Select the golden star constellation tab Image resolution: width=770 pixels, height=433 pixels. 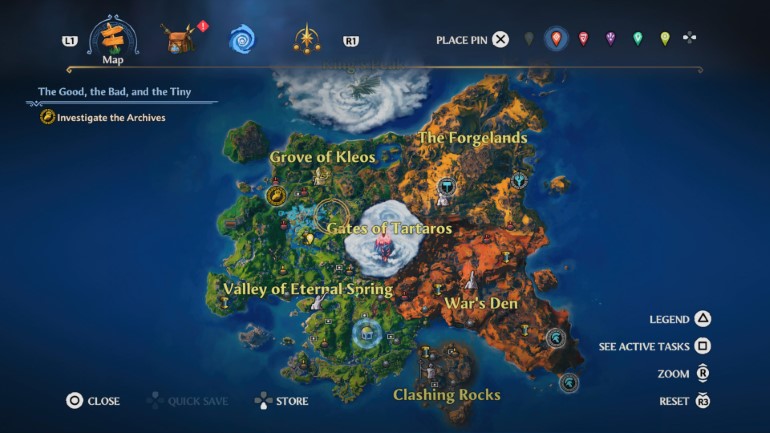click(x=305, y=40)
